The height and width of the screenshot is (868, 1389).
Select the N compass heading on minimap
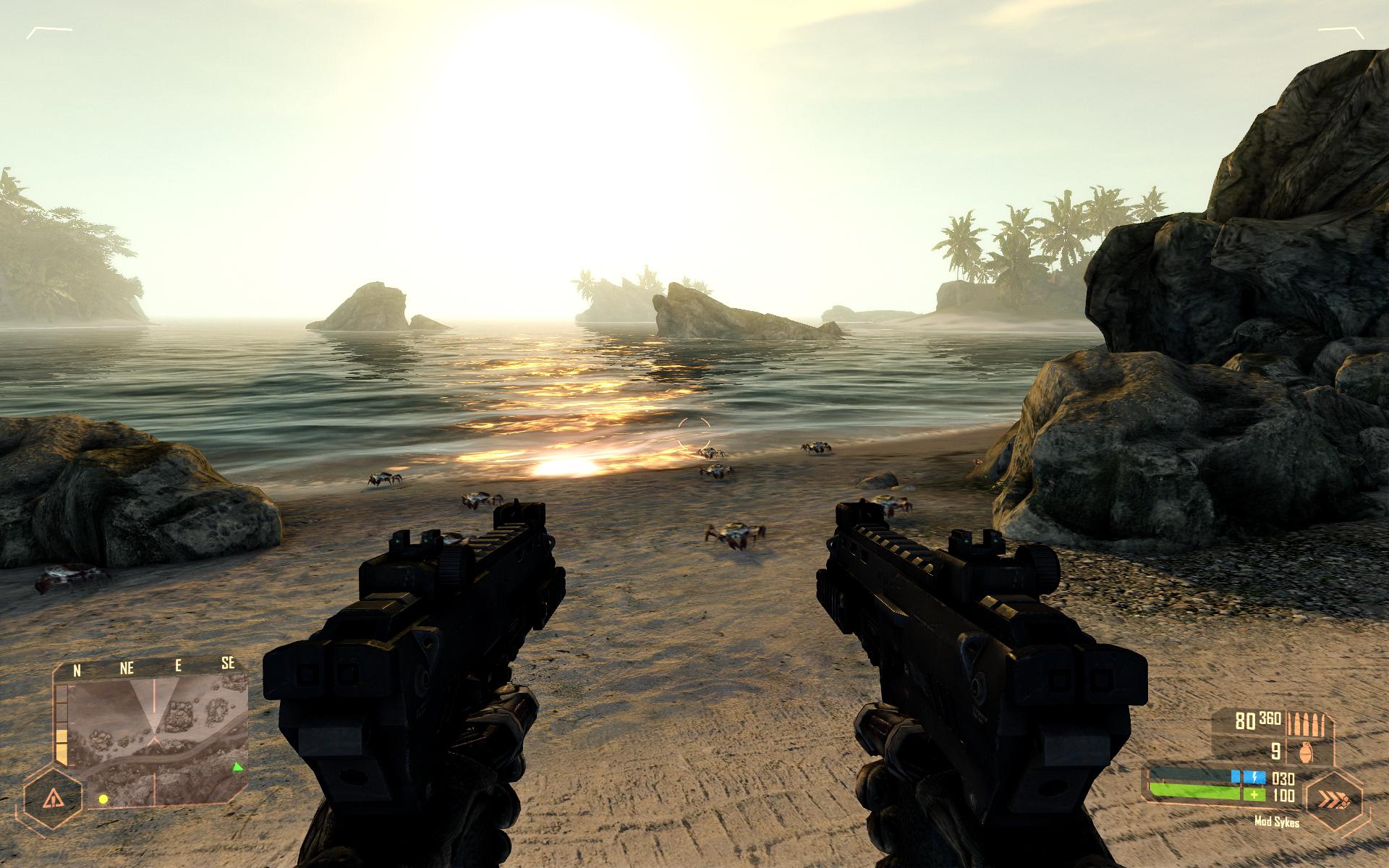point(77,669)
